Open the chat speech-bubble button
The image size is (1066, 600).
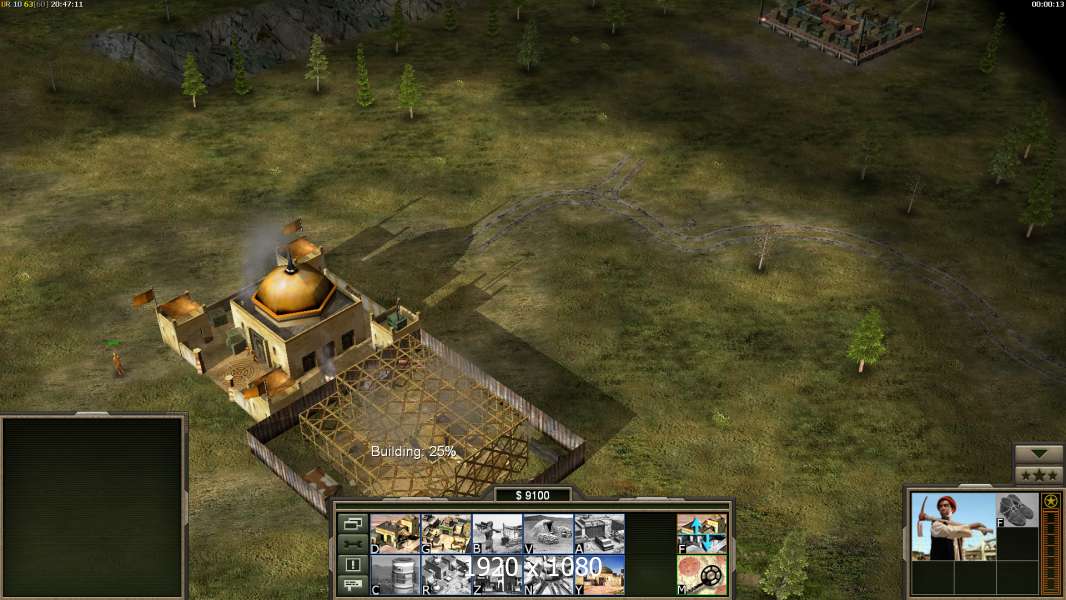(x=352, y=585)
